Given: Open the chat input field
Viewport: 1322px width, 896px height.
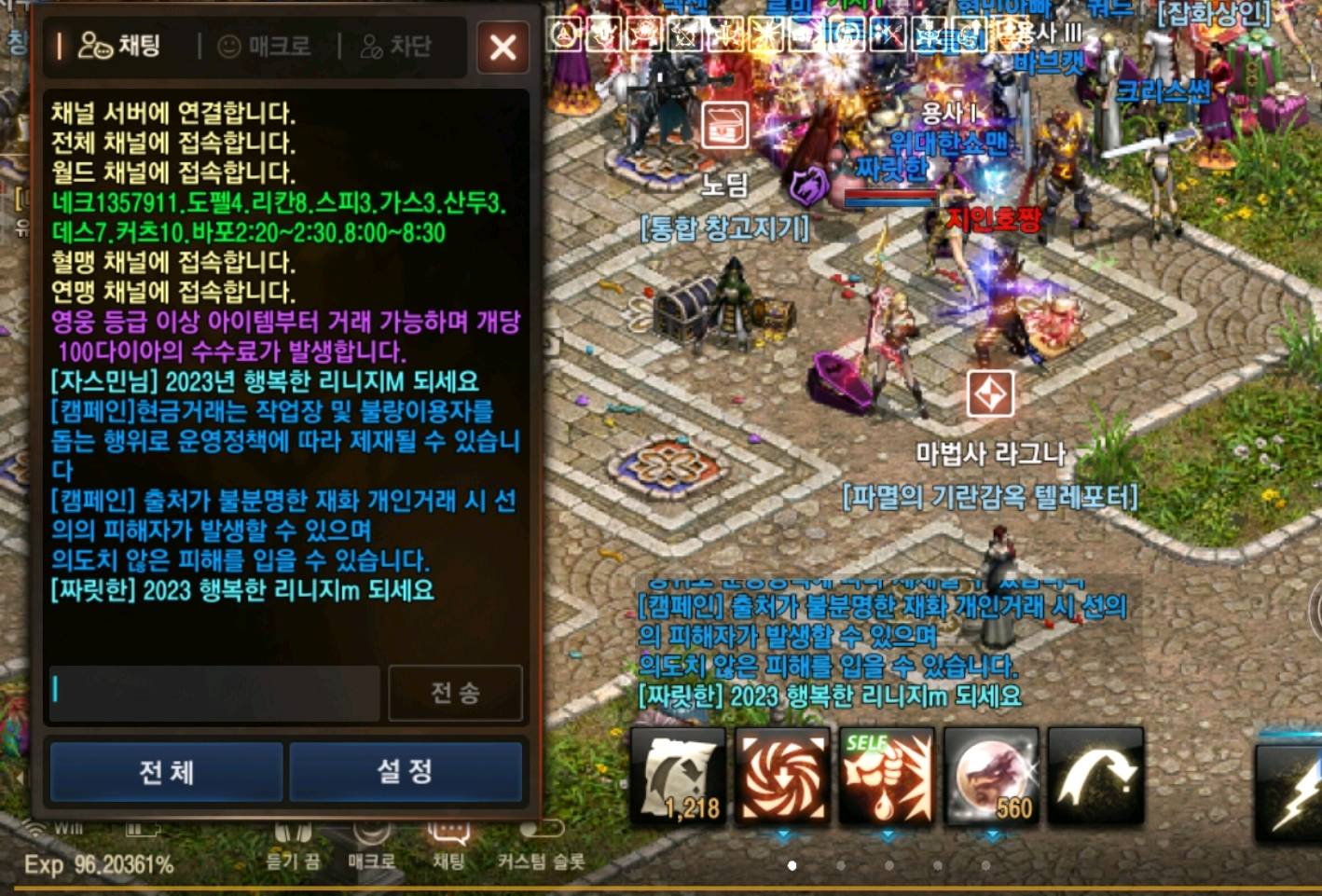Looking at the screenshot, I should click(214, 692).
